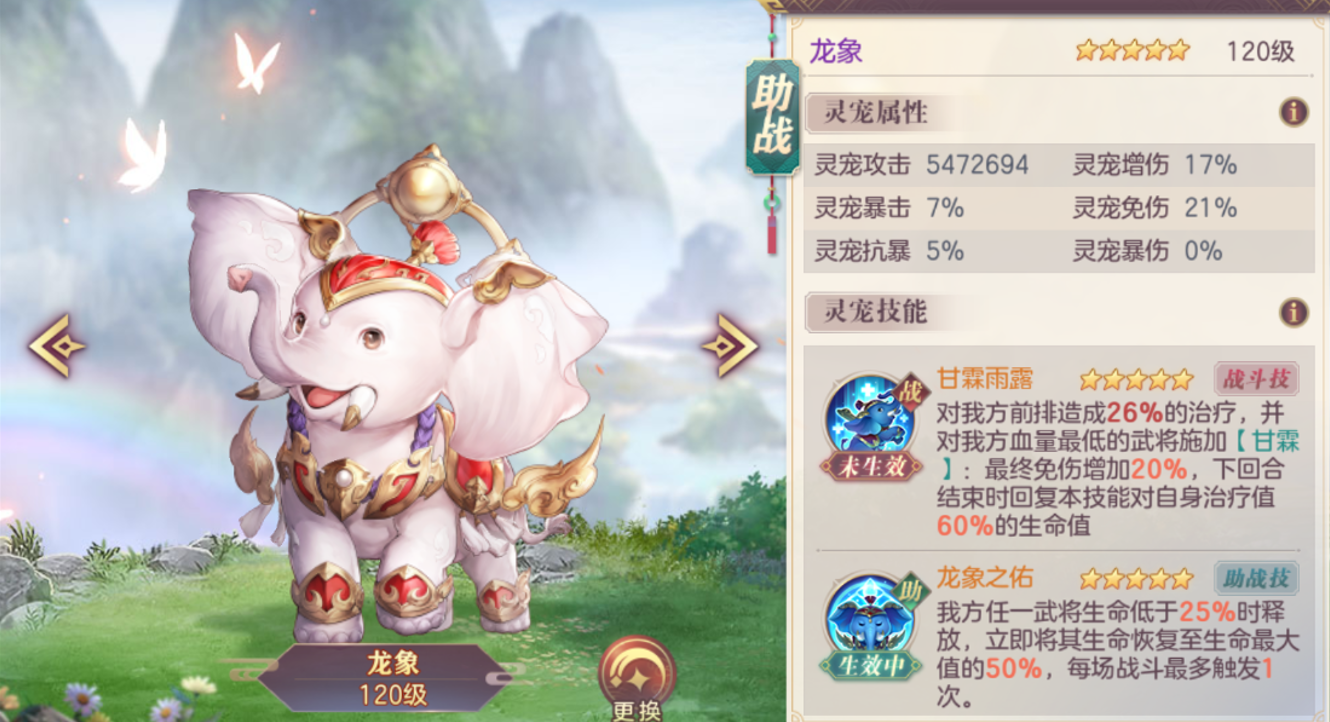The image size is (1330, 722).
Task: Expand the left navigation arrow
Action: tap(55, 343)
